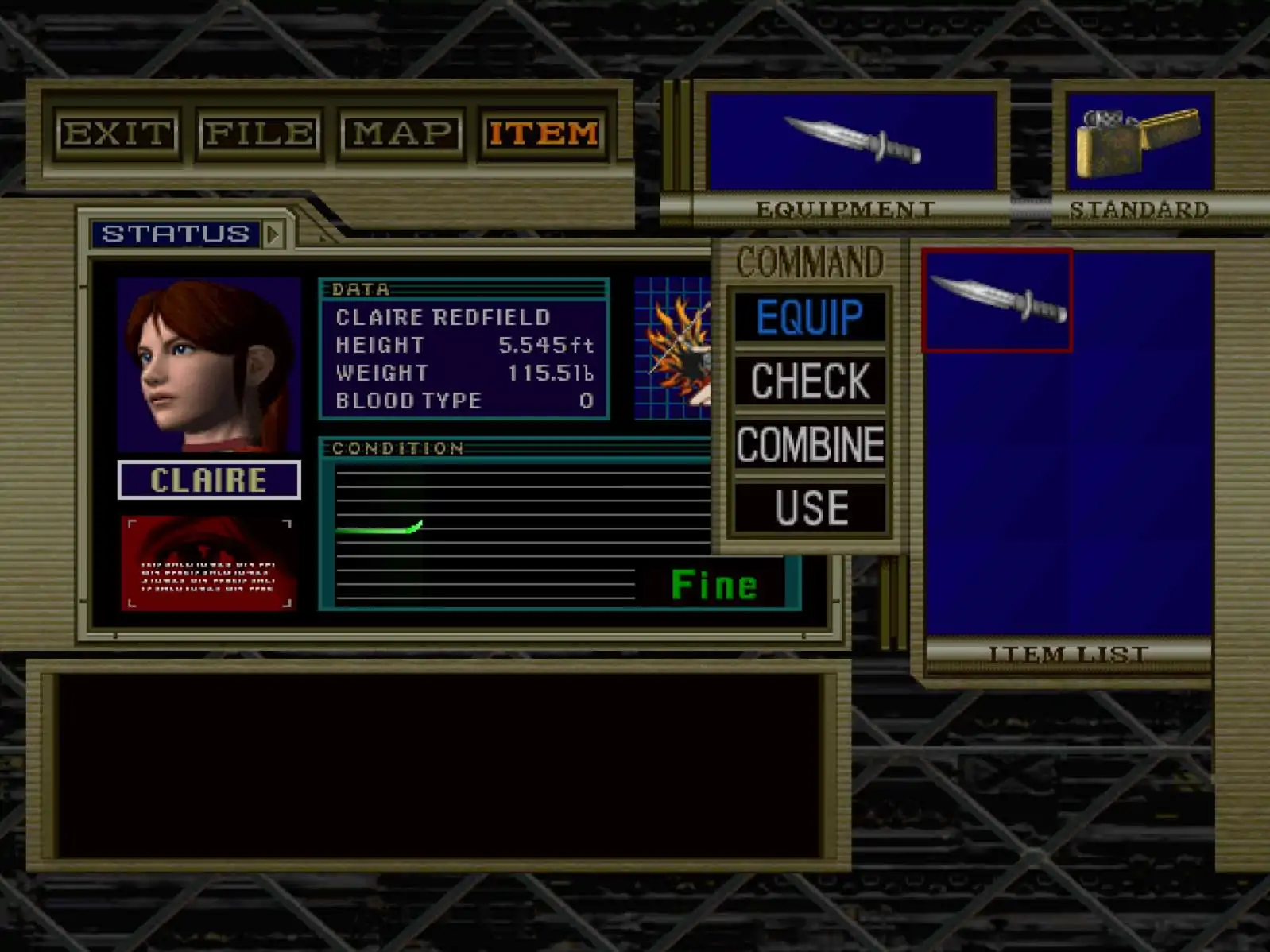The width and height of the screenshot is (1270, 952).
Task: Click Claire's character portrait
Action: tap(208, 365)
